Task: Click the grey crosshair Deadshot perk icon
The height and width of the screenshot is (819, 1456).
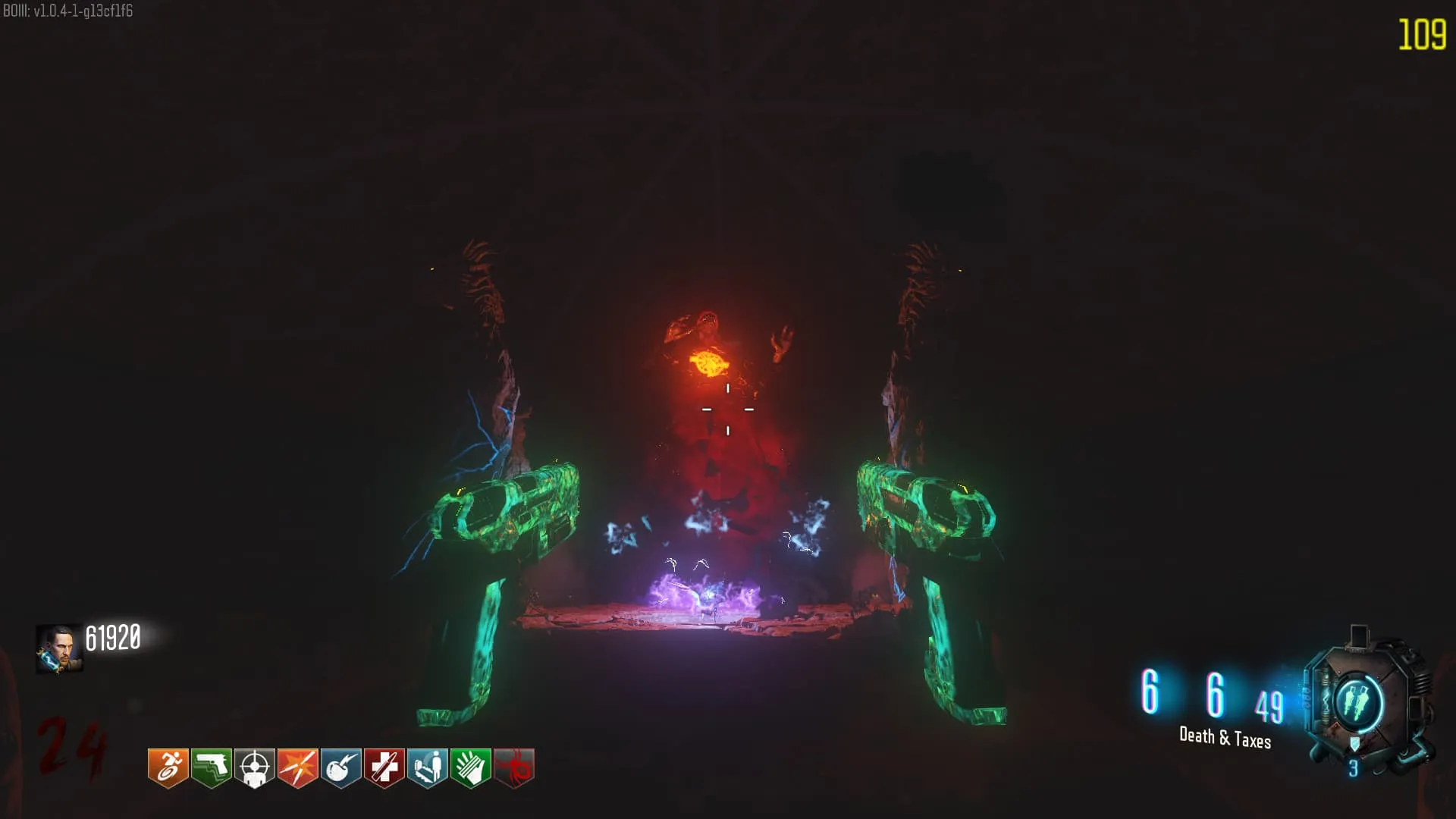Action: point(254,767)
